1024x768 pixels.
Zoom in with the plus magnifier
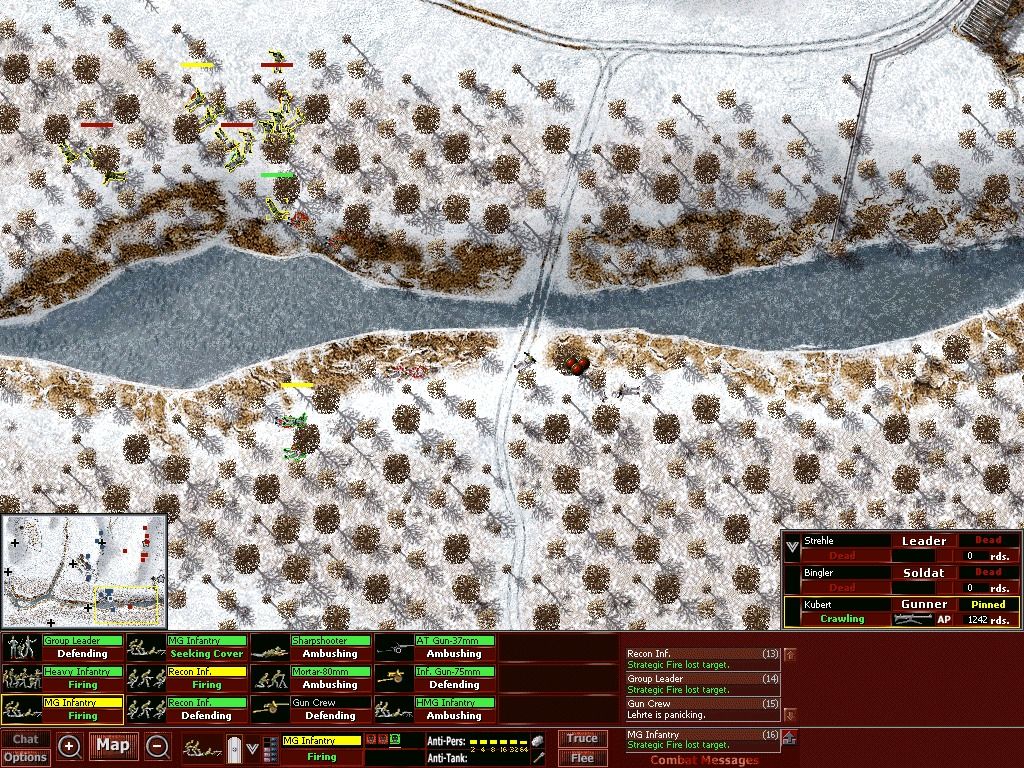tap(69, 746)
